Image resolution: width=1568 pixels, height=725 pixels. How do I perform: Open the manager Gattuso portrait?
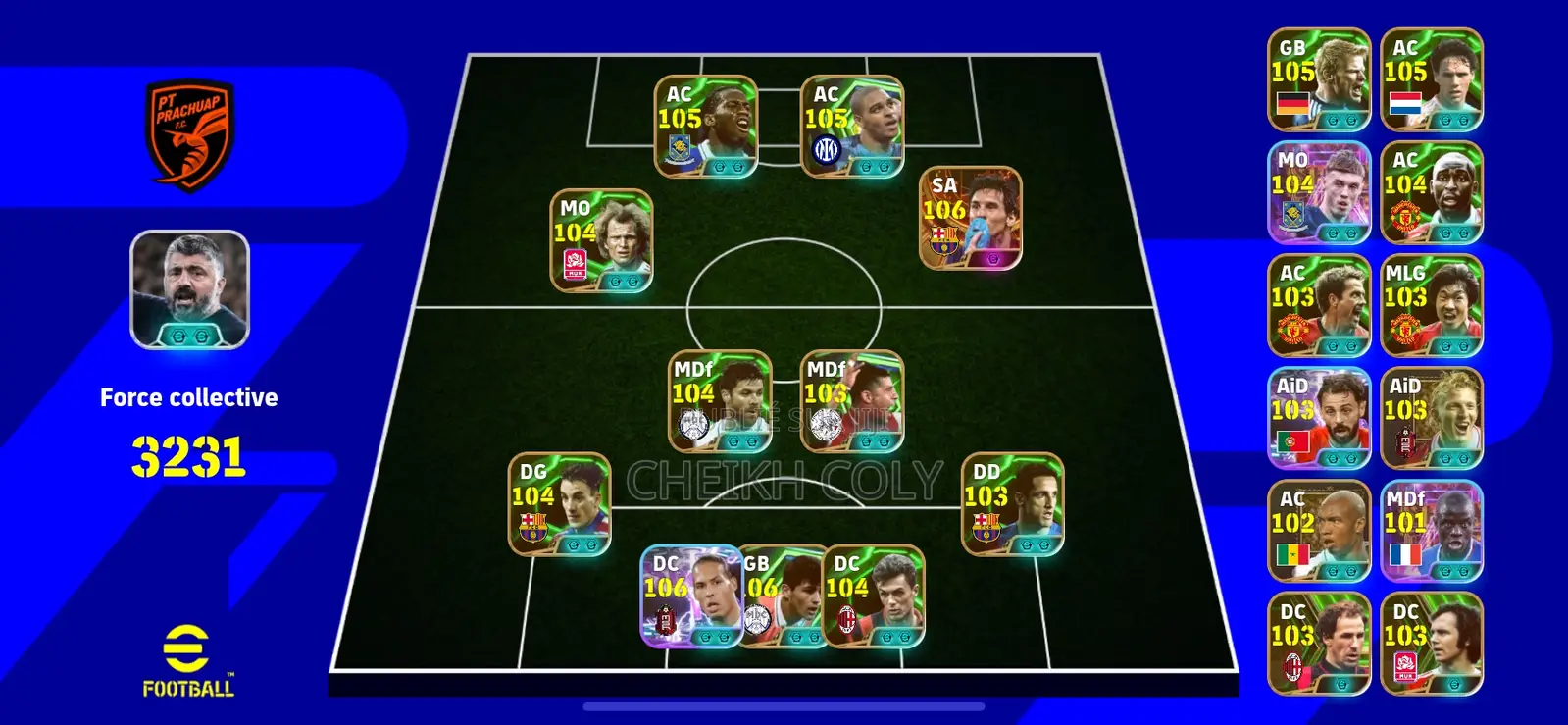pos(188,289)
